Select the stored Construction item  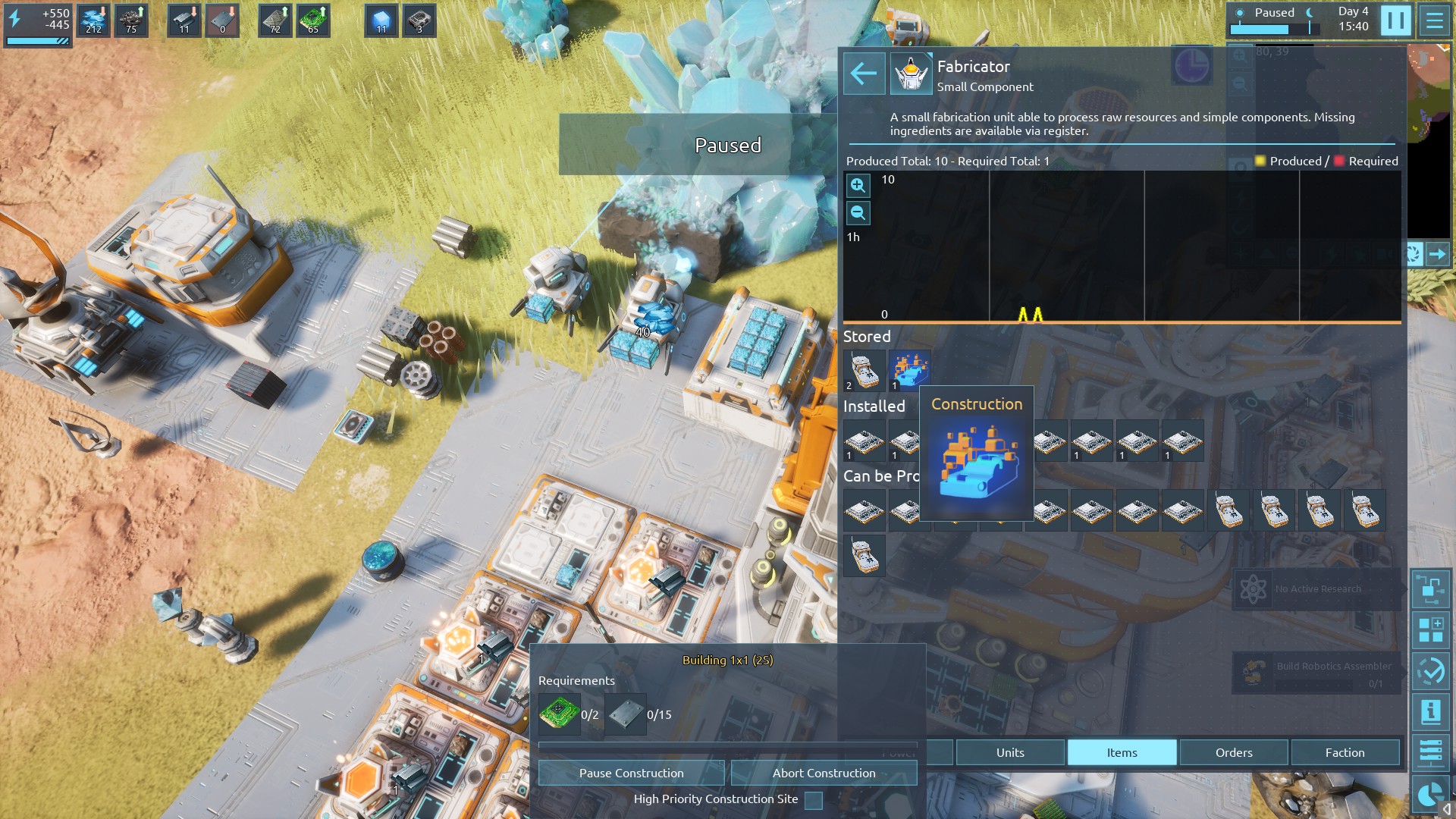click(909, 369)
